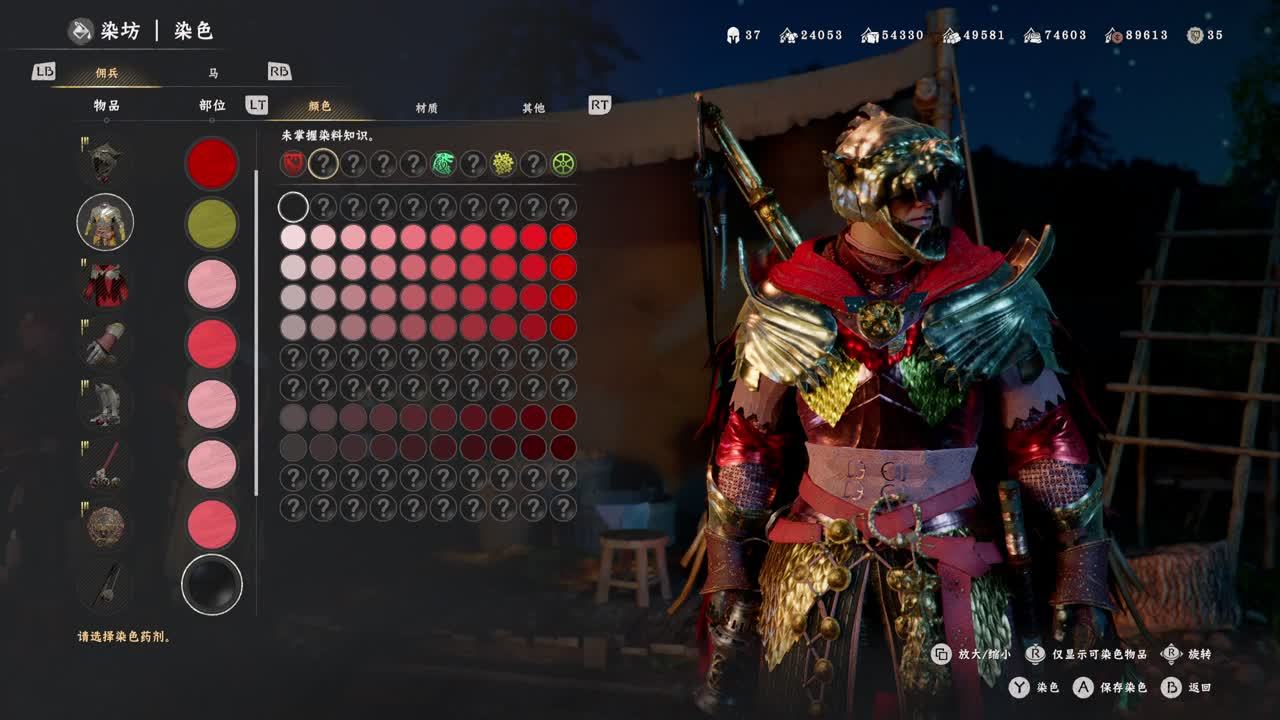The width and height of the screenshot is (1280, 720).
Task: Select the chest armor item slot
Action: [x=105, y=222]
